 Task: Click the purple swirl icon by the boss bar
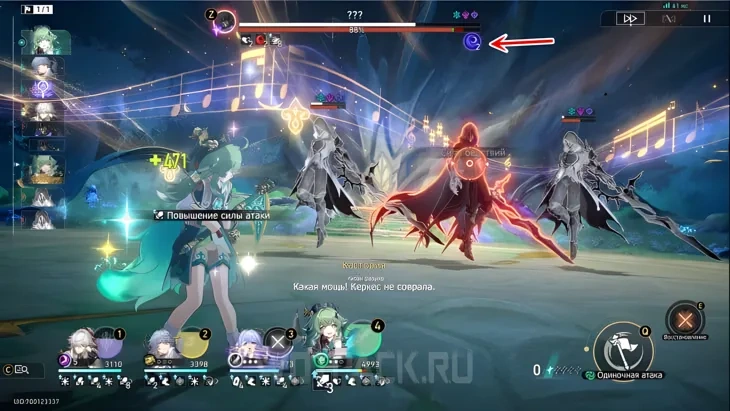(472, 41)
